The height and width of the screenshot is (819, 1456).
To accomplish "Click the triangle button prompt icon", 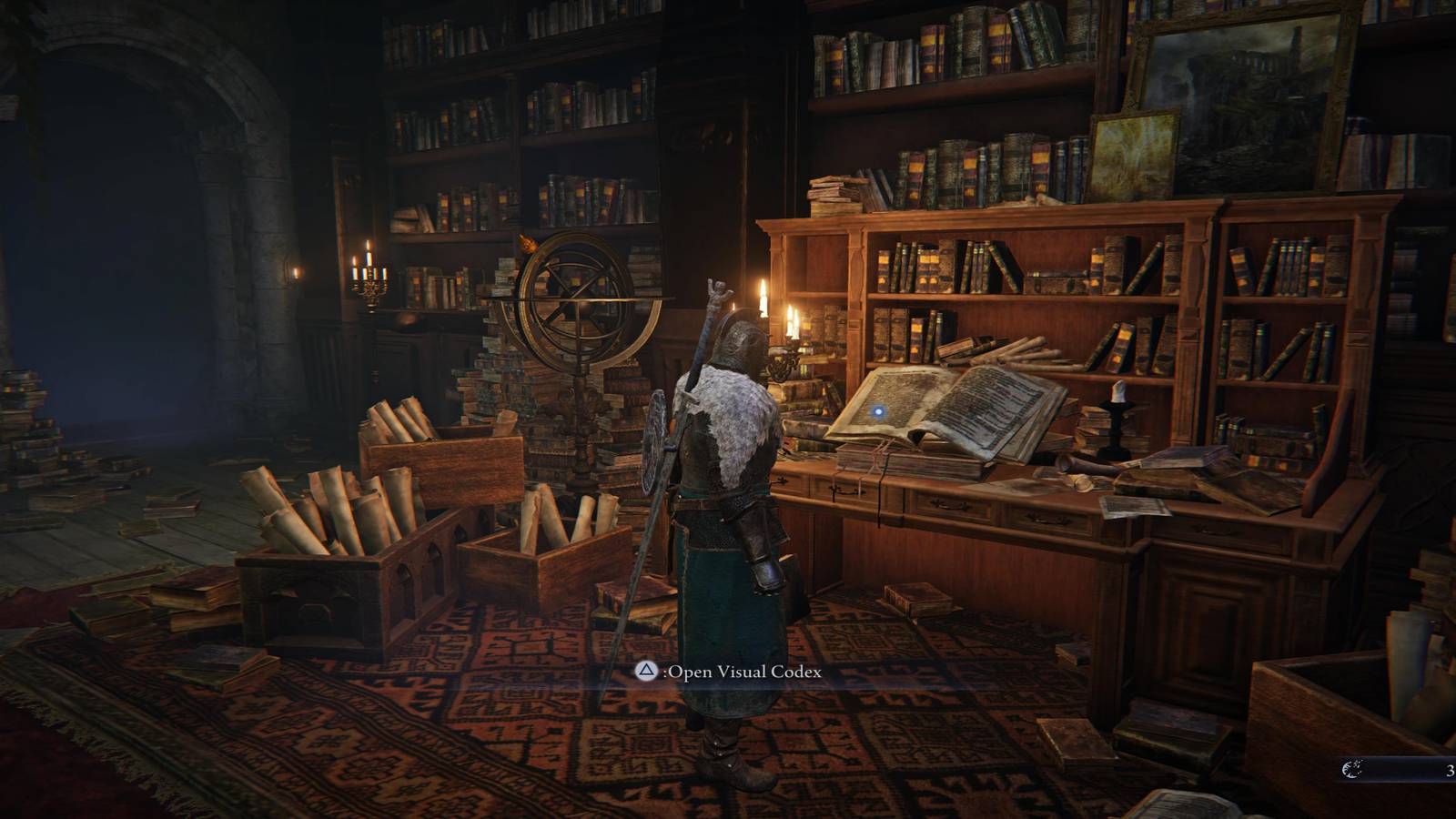I will (646, 673).
